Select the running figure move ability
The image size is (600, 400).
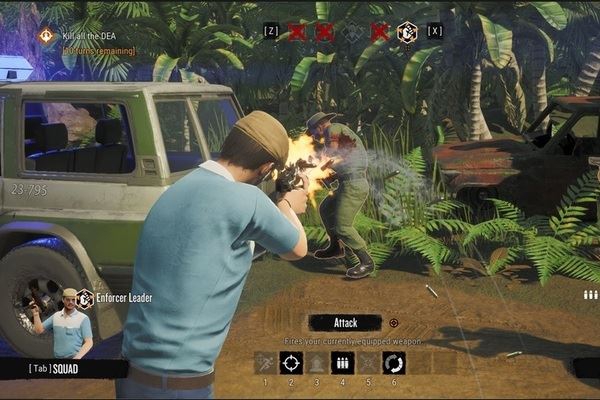point(265,363)
